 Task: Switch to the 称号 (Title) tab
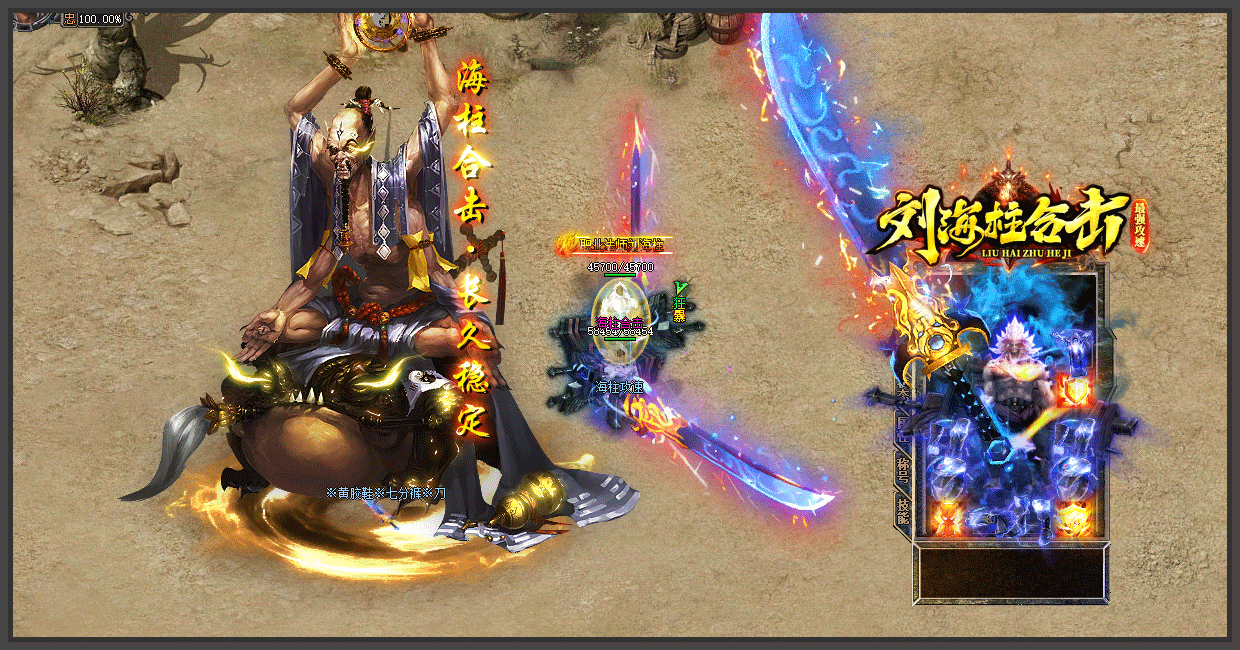pyautogui.click(x=902, y=465)
